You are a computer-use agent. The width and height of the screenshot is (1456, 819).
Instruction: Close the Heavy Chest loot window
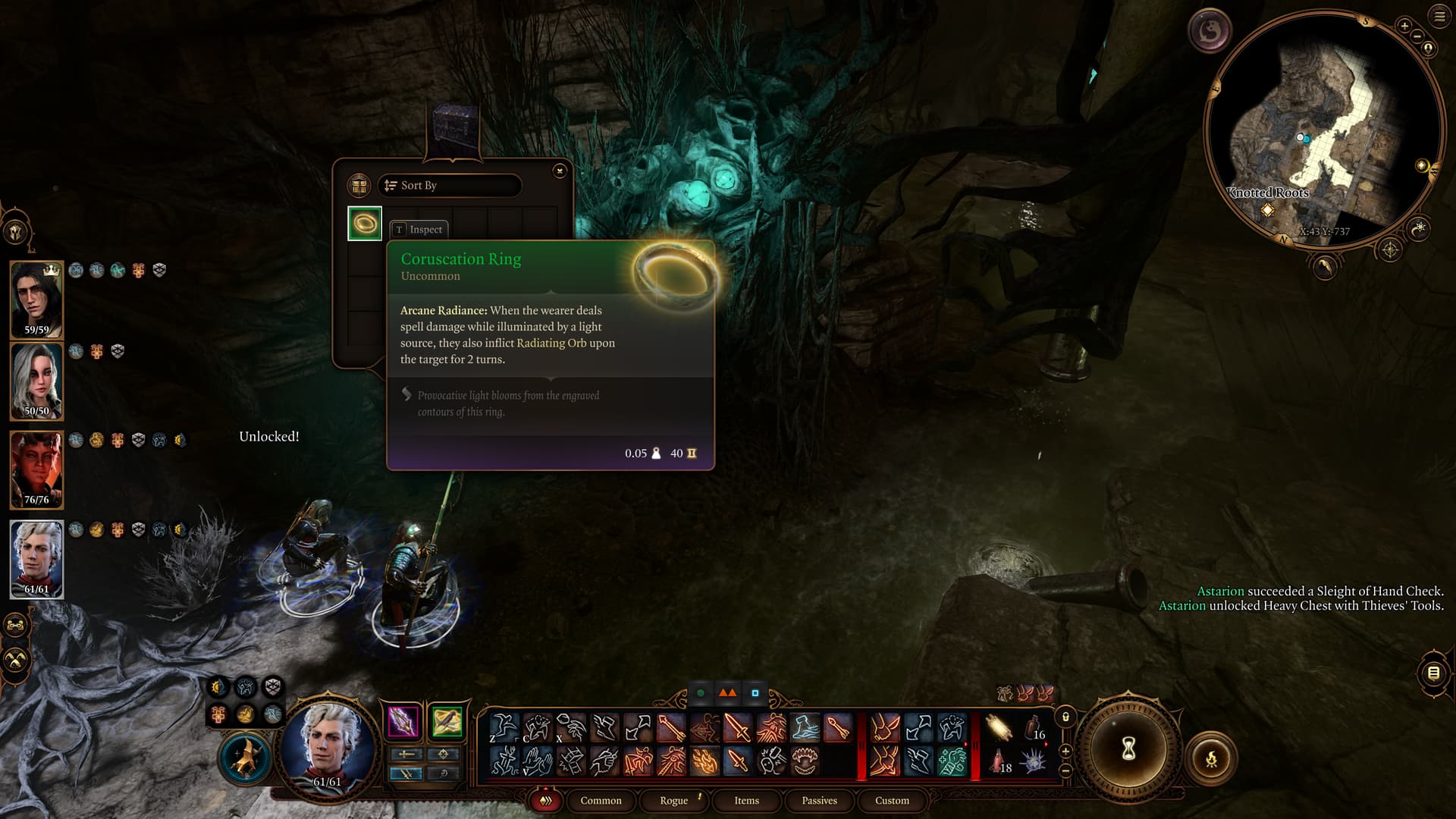click(x=560, y=171)
